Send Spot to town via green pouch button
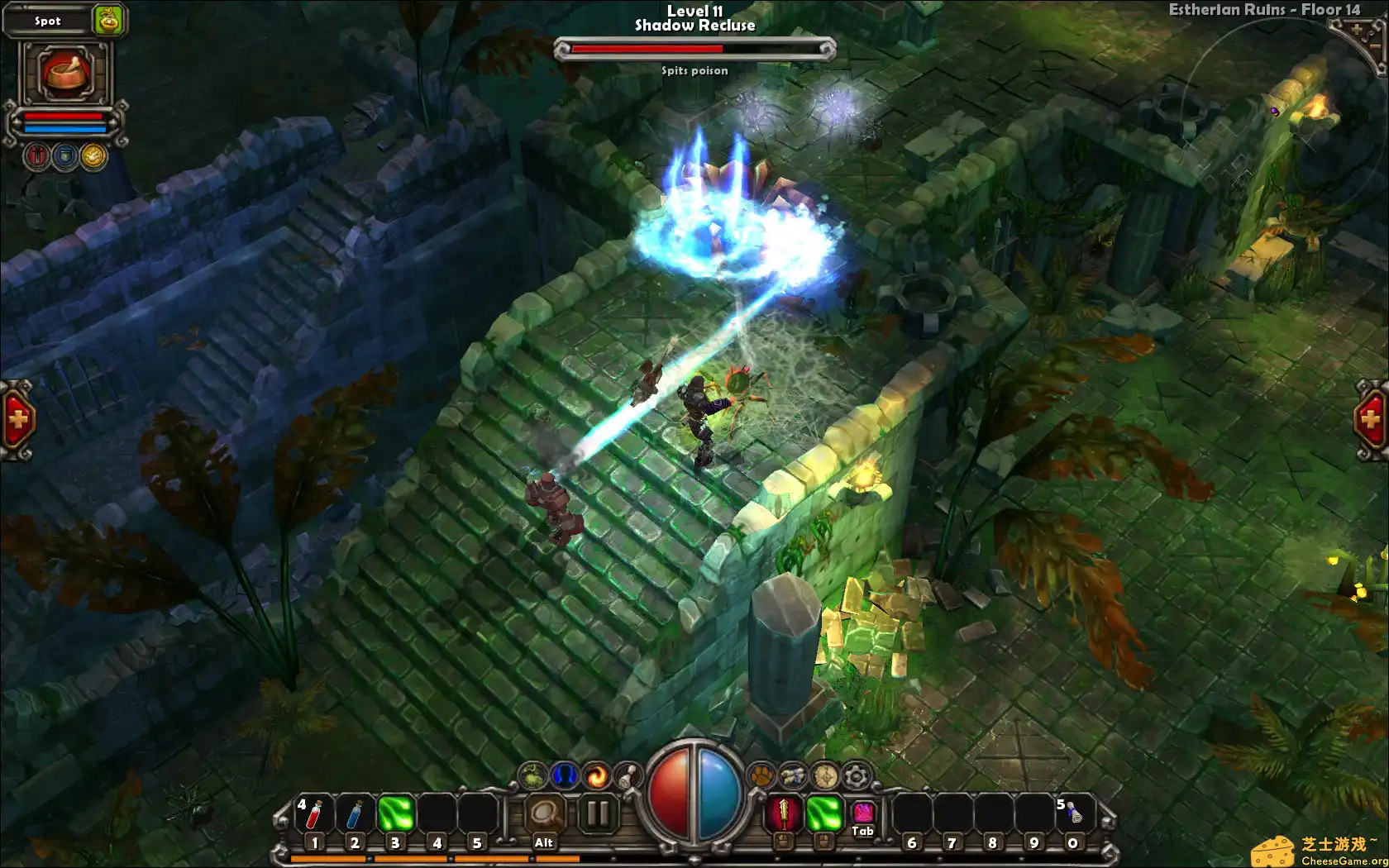This screenshot has width=1389, height=868. click(x=109, y=21)
